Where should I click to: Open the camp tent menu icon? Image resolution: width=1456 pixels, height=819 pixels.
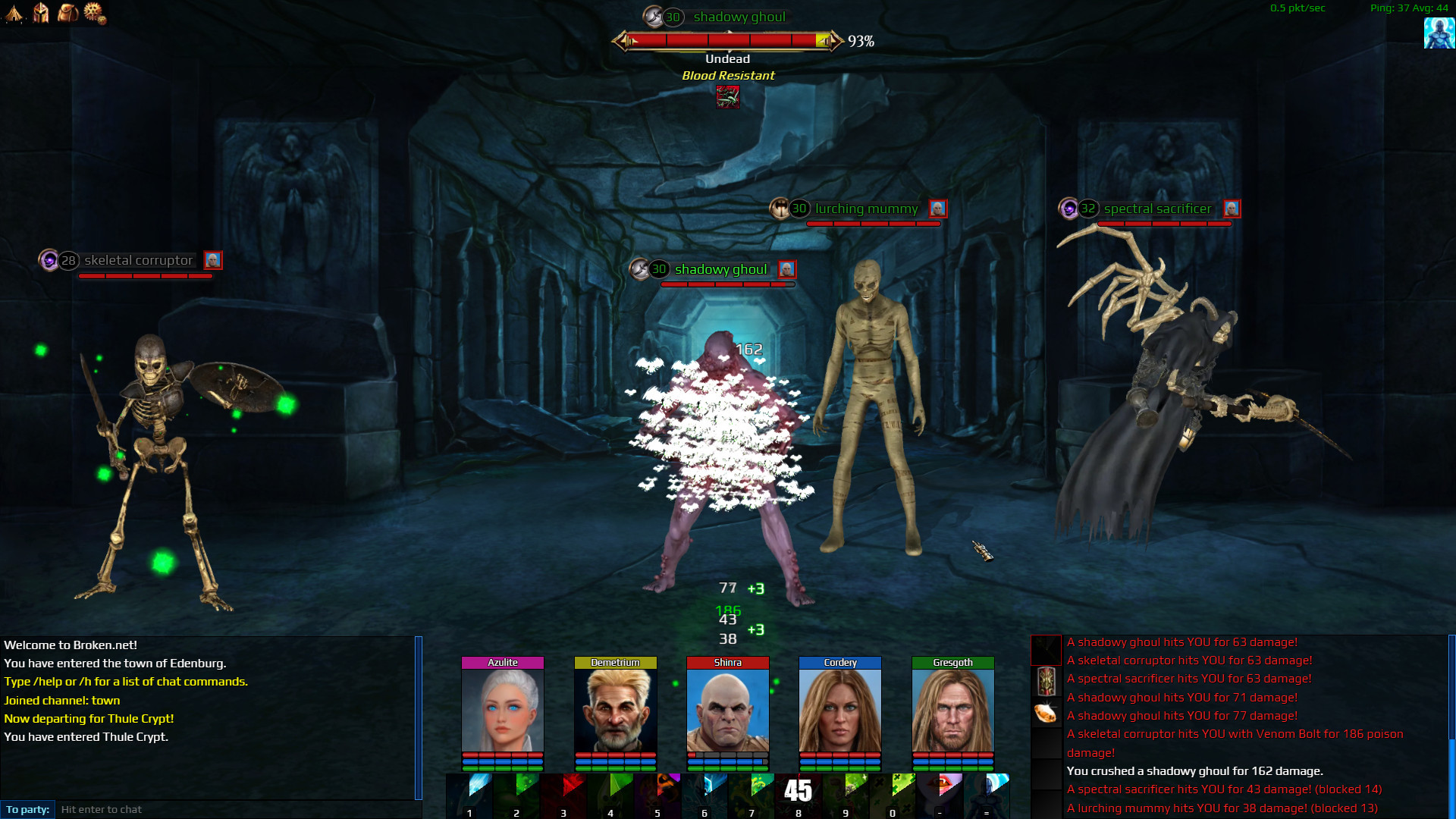point(14,13)
